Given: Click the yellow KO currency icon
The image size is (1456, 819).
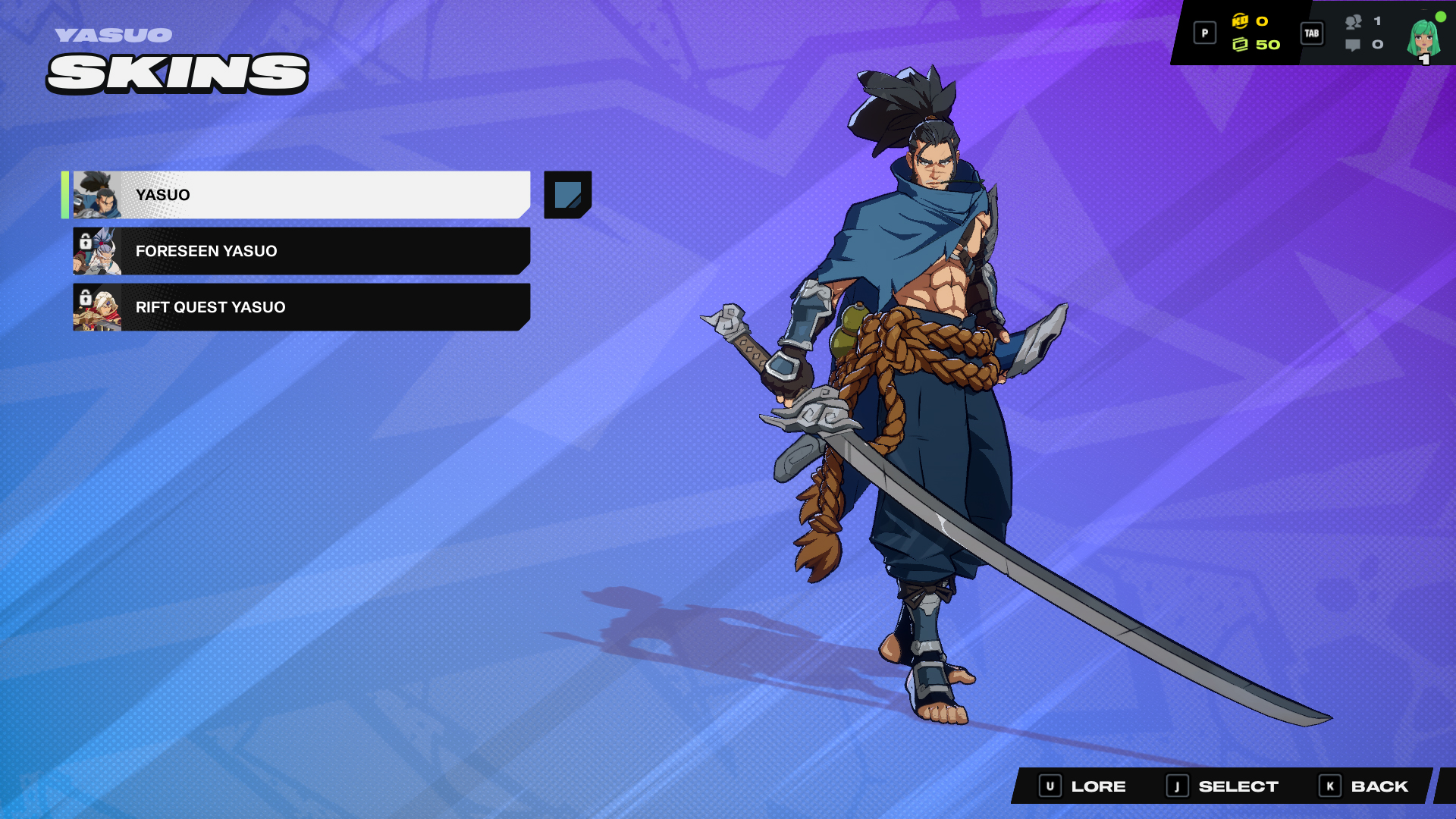Looking at the screenshot, I should tap(1240, 21).
